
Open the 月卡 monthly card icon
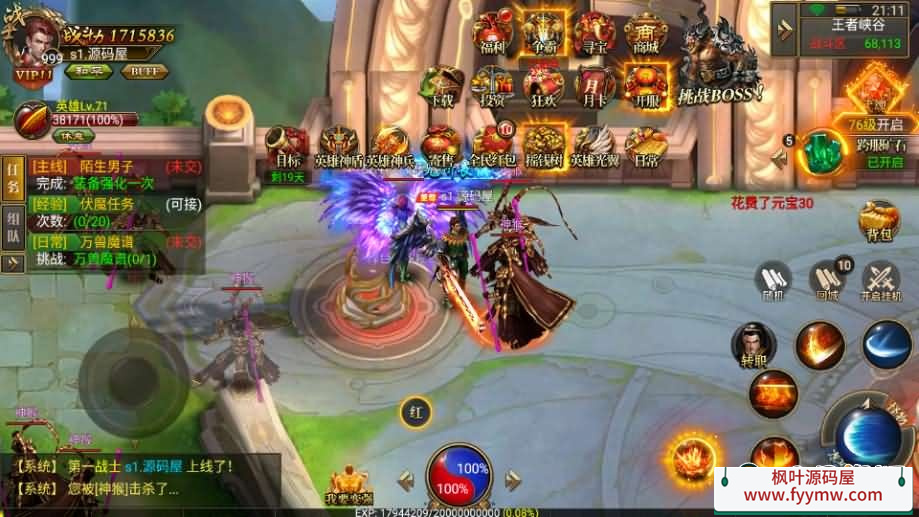[594, 88]
